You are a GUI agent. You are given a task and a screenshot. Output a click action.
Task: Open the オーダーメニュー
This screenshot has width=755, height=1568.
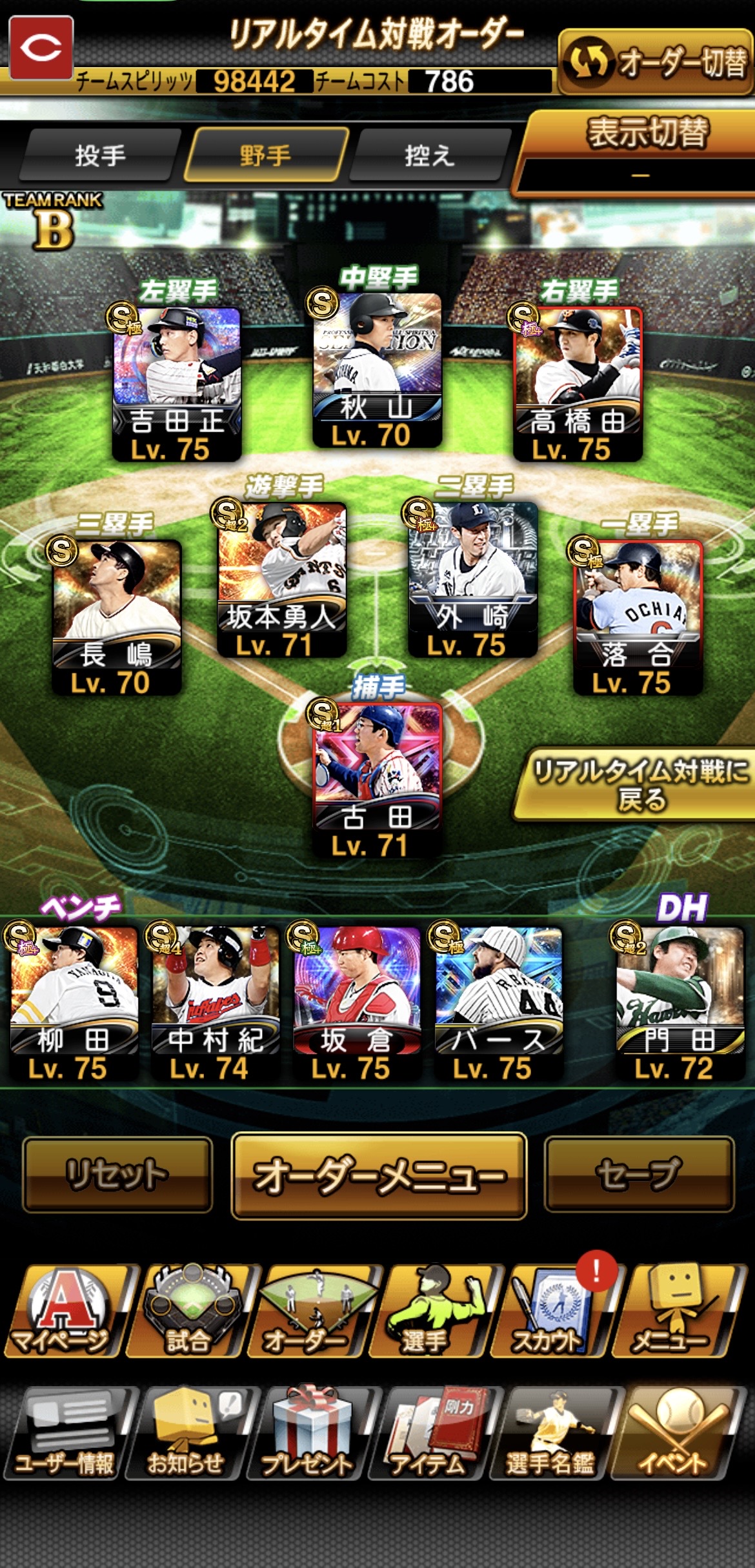coord(379,1175)
